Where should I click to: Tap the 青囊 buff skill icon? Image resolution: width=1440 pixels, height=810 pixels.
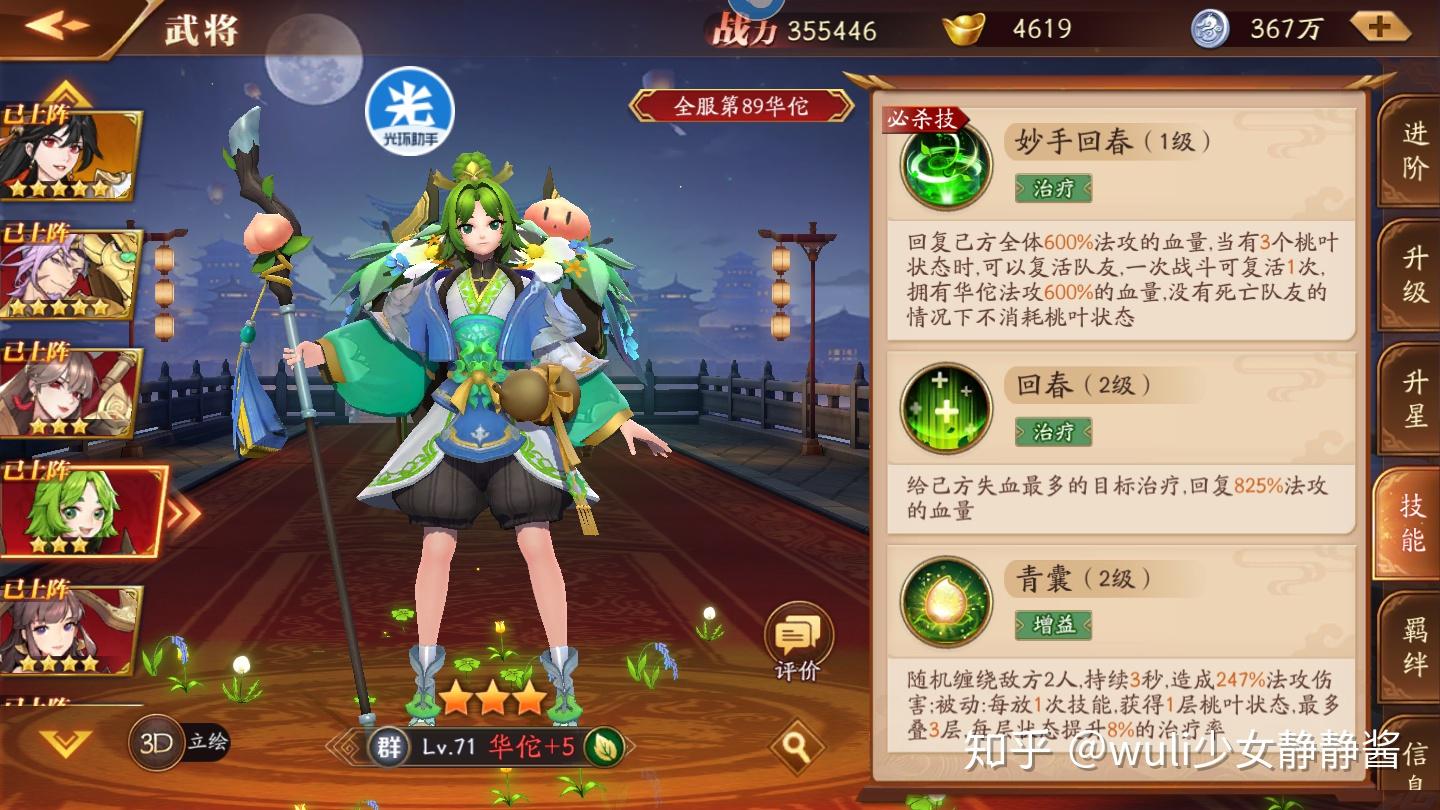tap(946, 601)
